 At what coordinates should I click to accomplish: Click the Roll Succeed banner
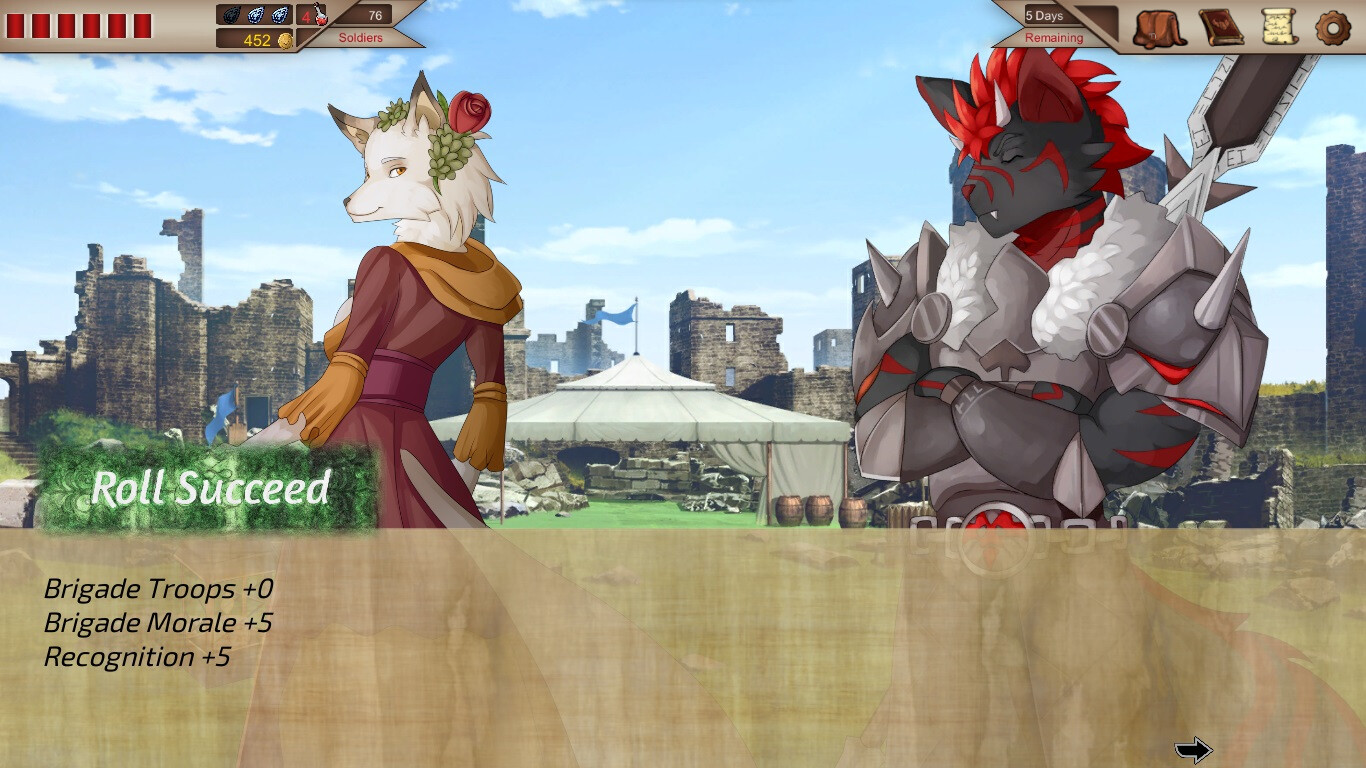[x=208, y=489]
